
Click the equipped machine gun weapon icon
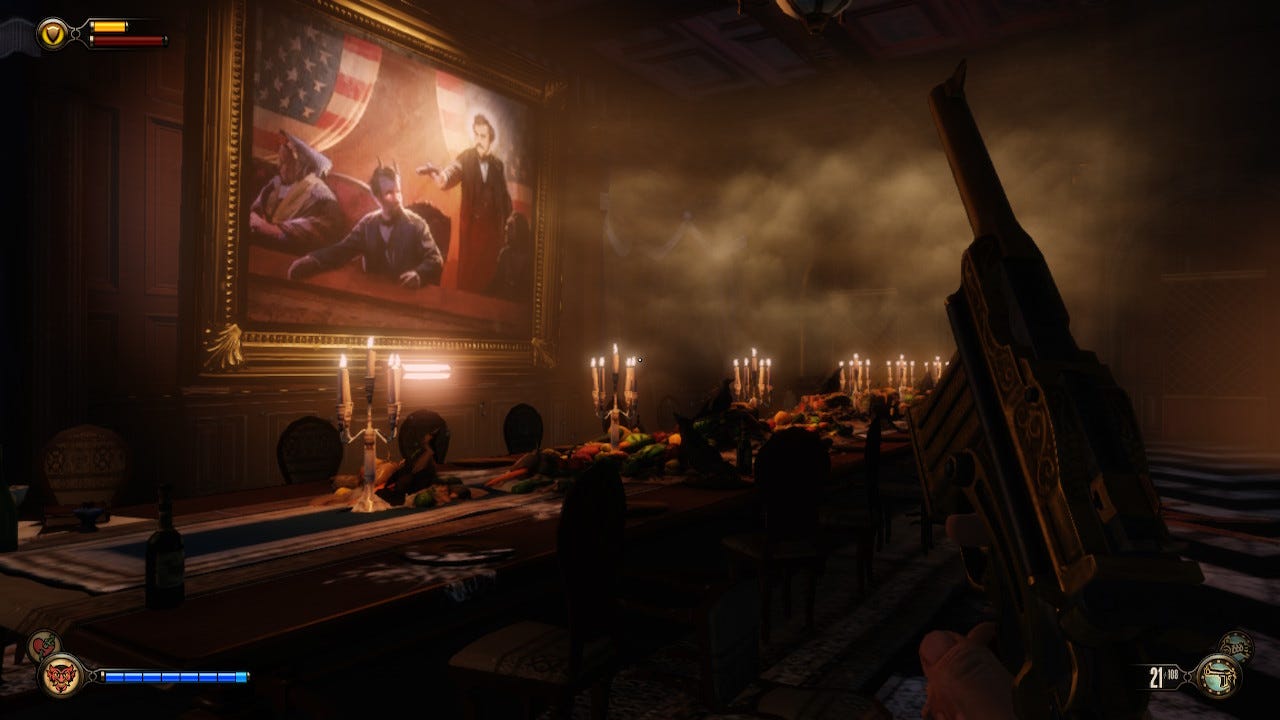pyautogui.click(x=1217, y=676)
